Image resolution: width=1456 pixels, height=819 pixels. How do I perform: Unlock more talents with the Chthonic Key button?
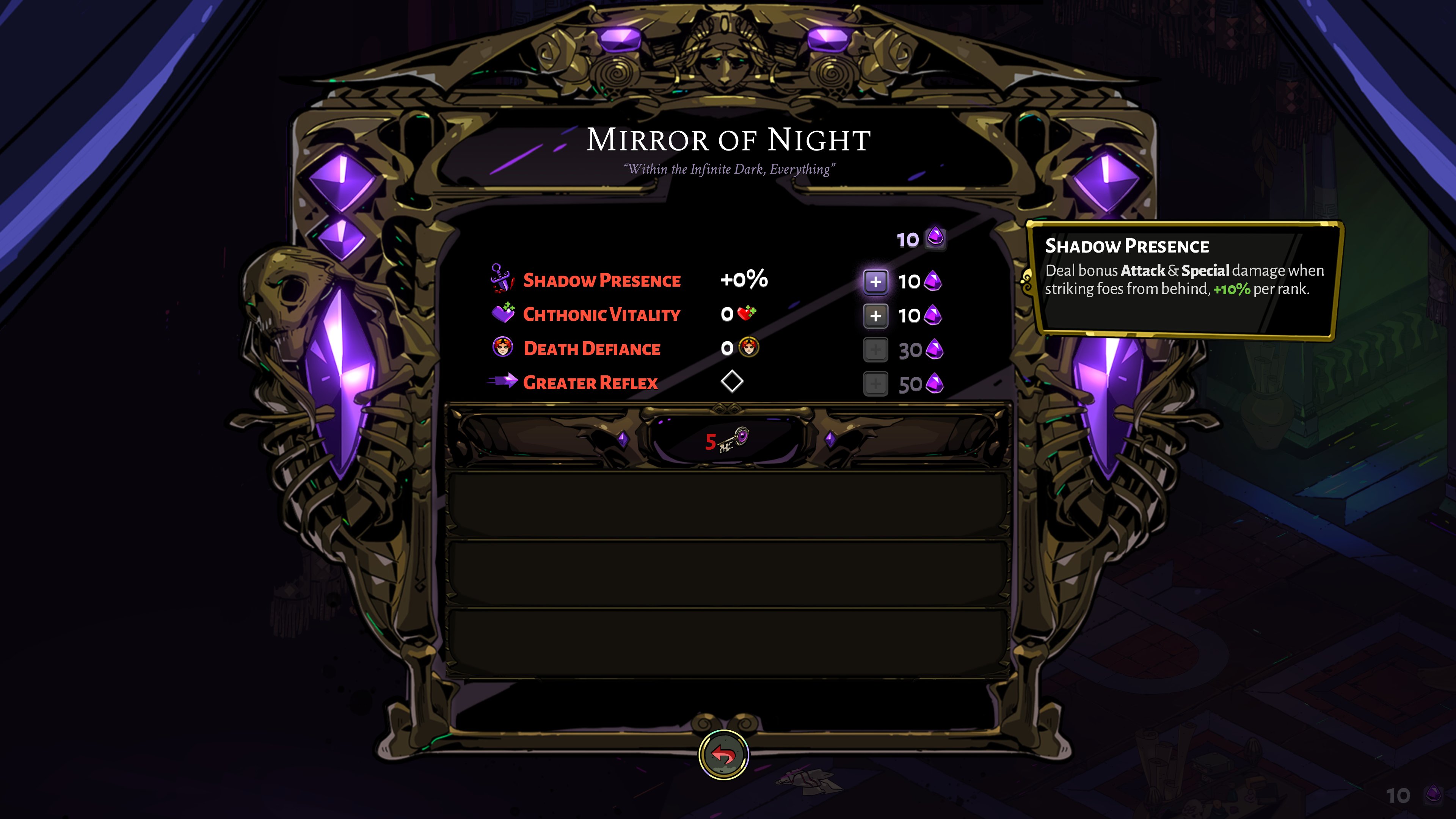click(727, 440)
